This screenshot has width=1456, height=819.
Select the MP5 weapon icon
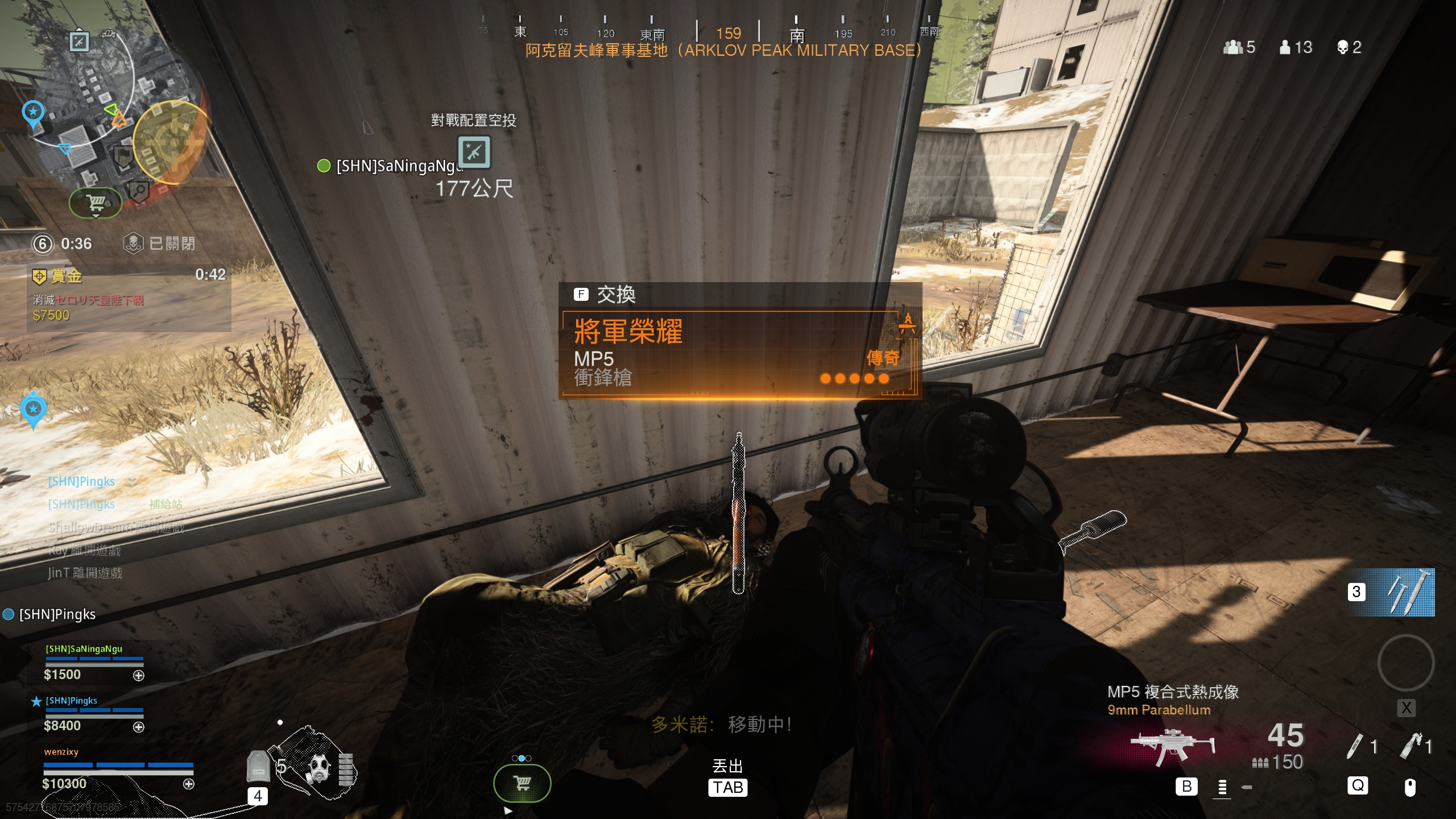pyautogui.click(x=1173, y=746)
